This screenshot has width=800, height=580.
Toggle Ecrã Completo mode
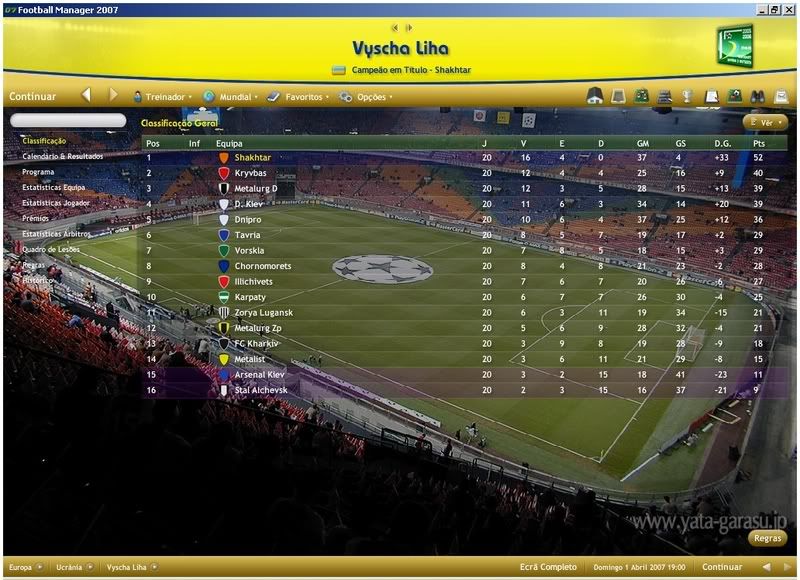pyautogui.click(x=548, y=567)
